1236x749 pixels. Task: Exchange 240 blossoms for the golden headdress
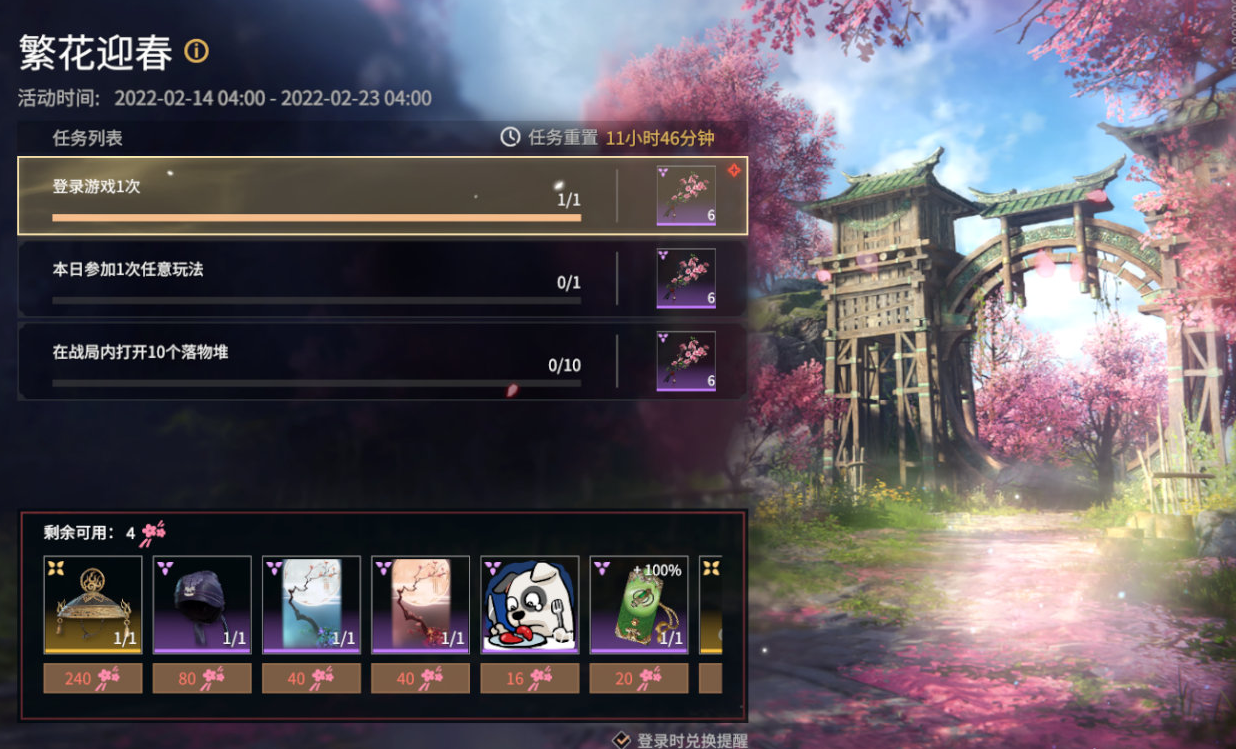coord(93,679)
